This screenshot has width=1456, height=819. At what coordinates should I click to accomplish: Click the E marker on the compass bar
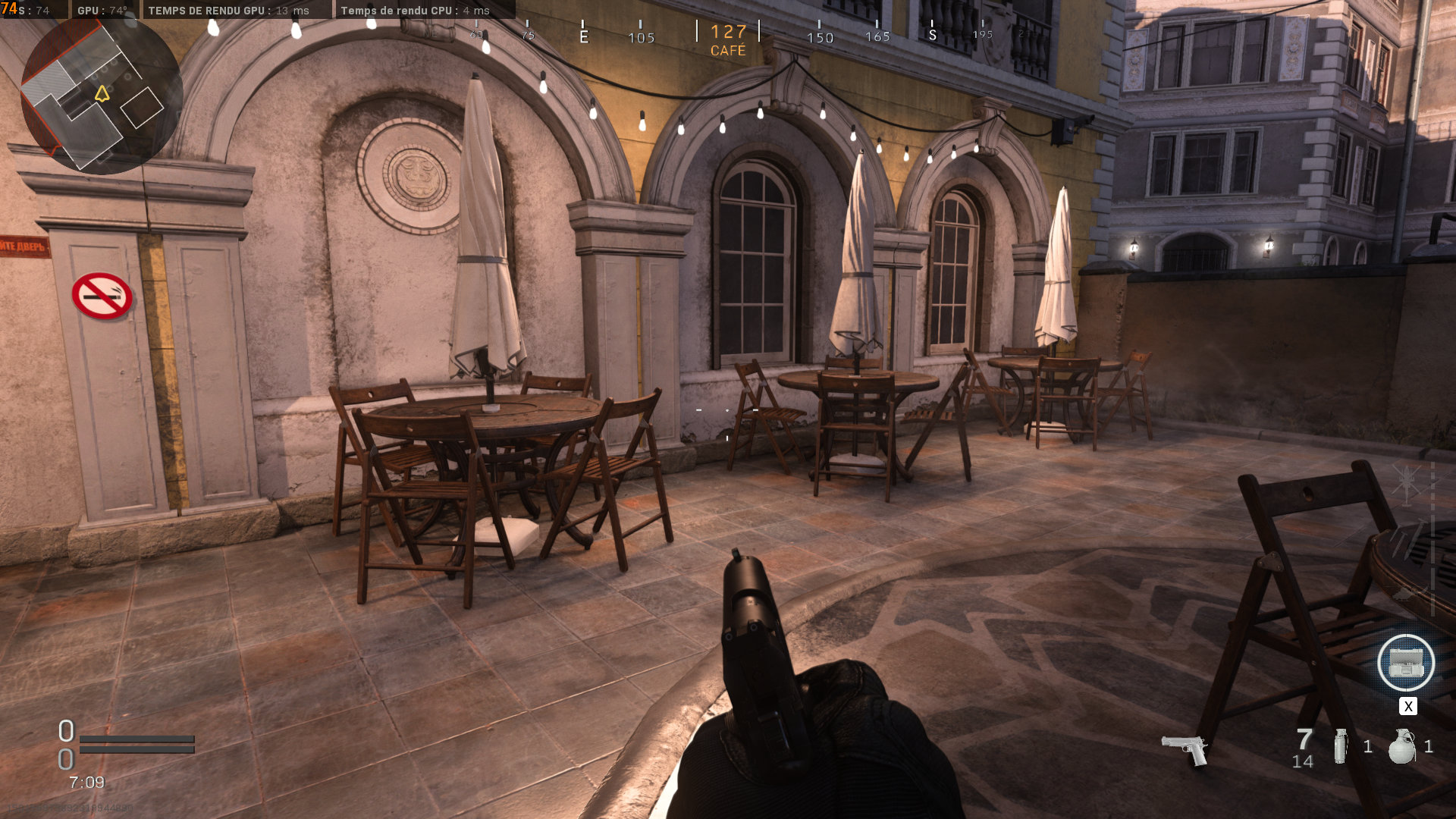(584, 36)
